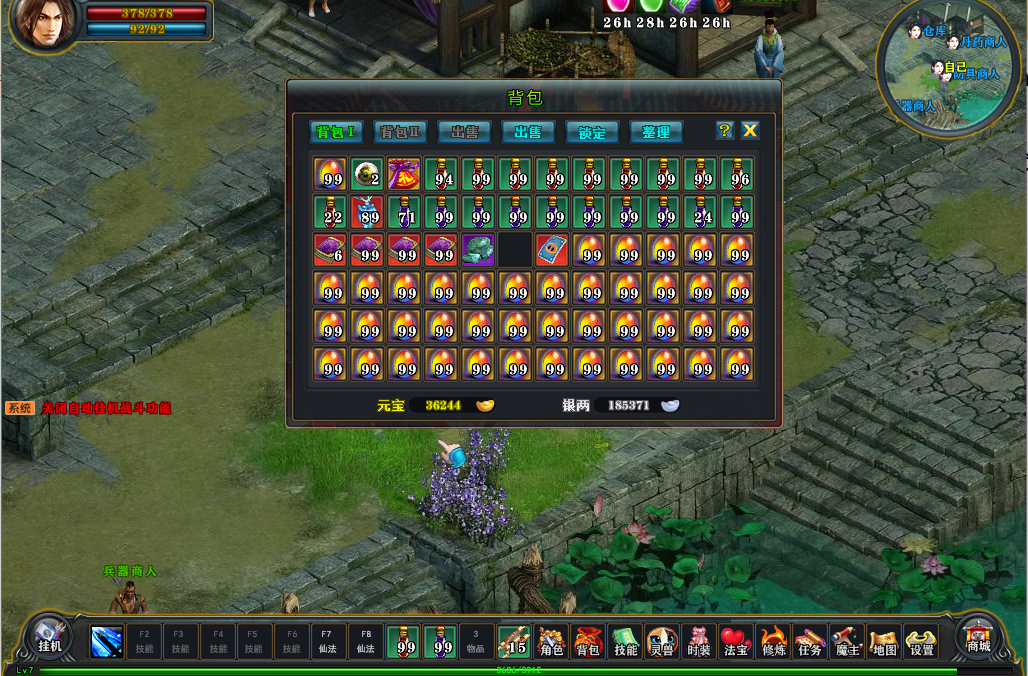Open the 技能 skills panel

(625, 641)
